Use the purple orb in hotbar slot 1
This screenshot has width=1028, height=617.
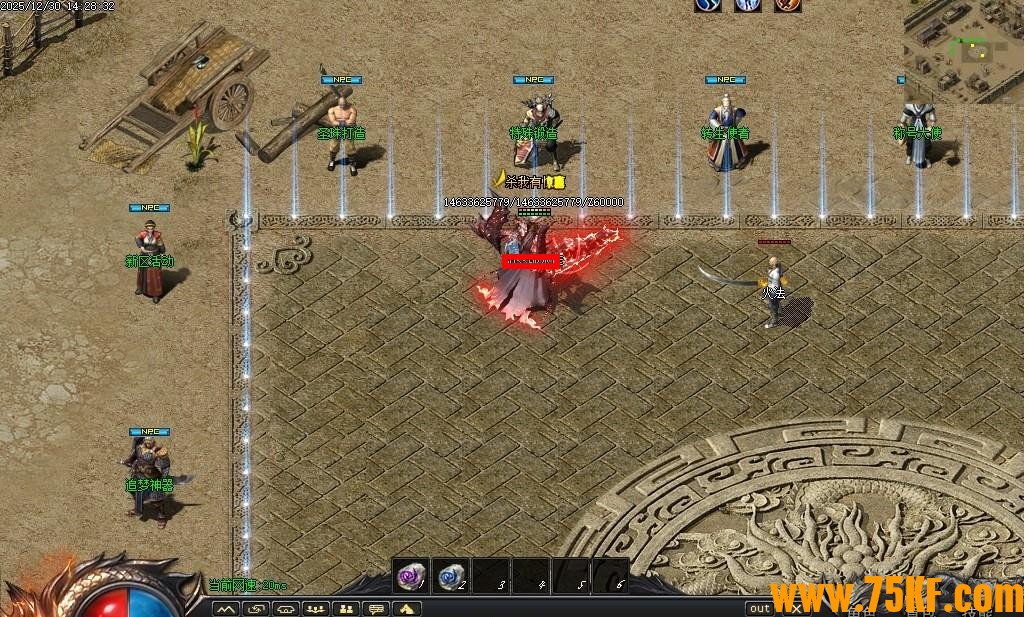[x=410, y=576]
